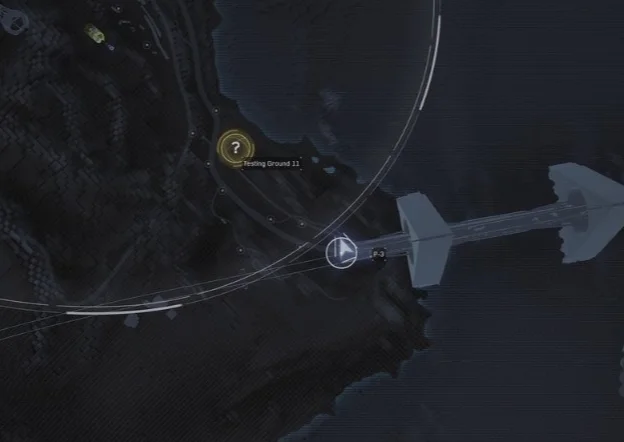Select the yellow question mark map marker

pyautogui.click(x=235, y=148)
